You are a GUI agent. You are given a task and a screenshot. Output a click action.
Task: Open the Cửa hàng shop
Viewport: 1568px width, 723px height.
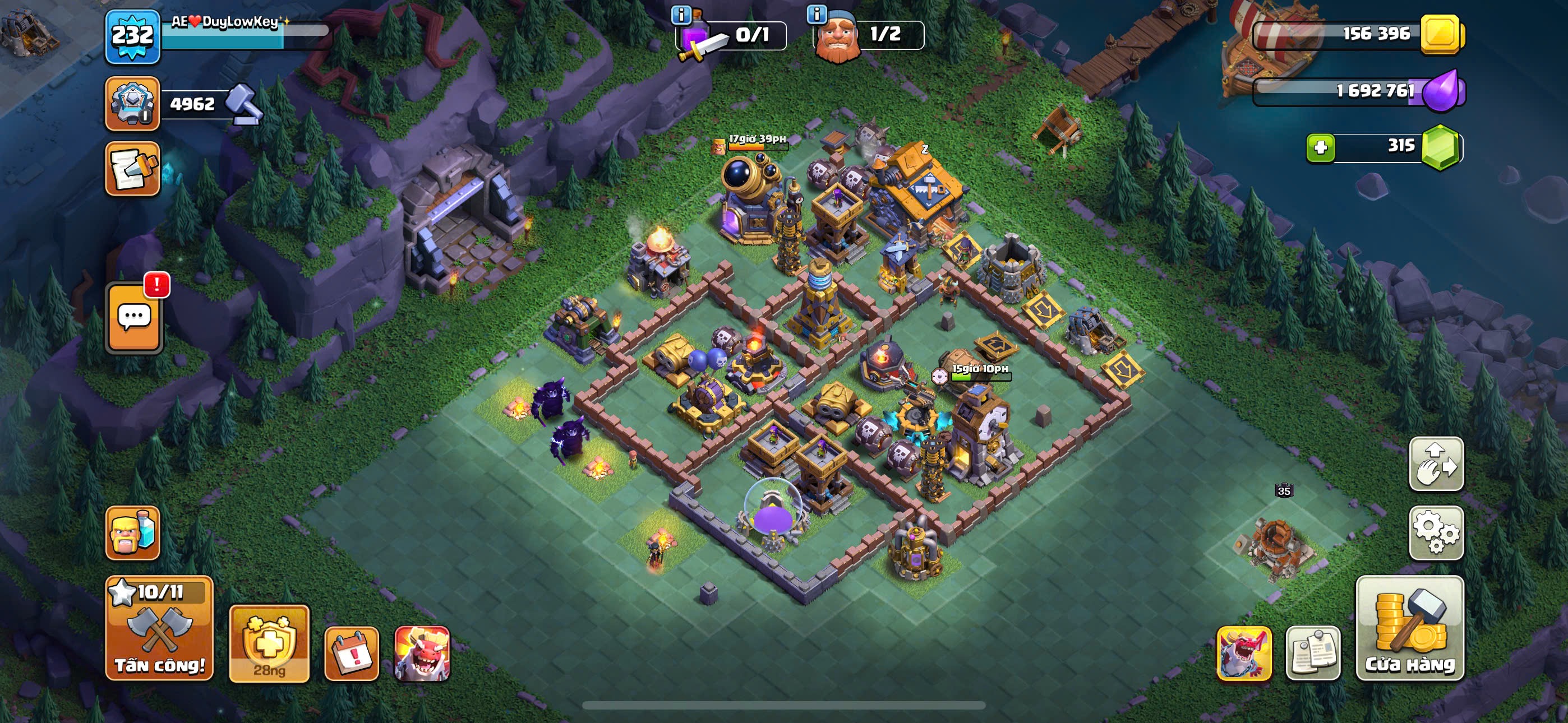click(1409, 628)
